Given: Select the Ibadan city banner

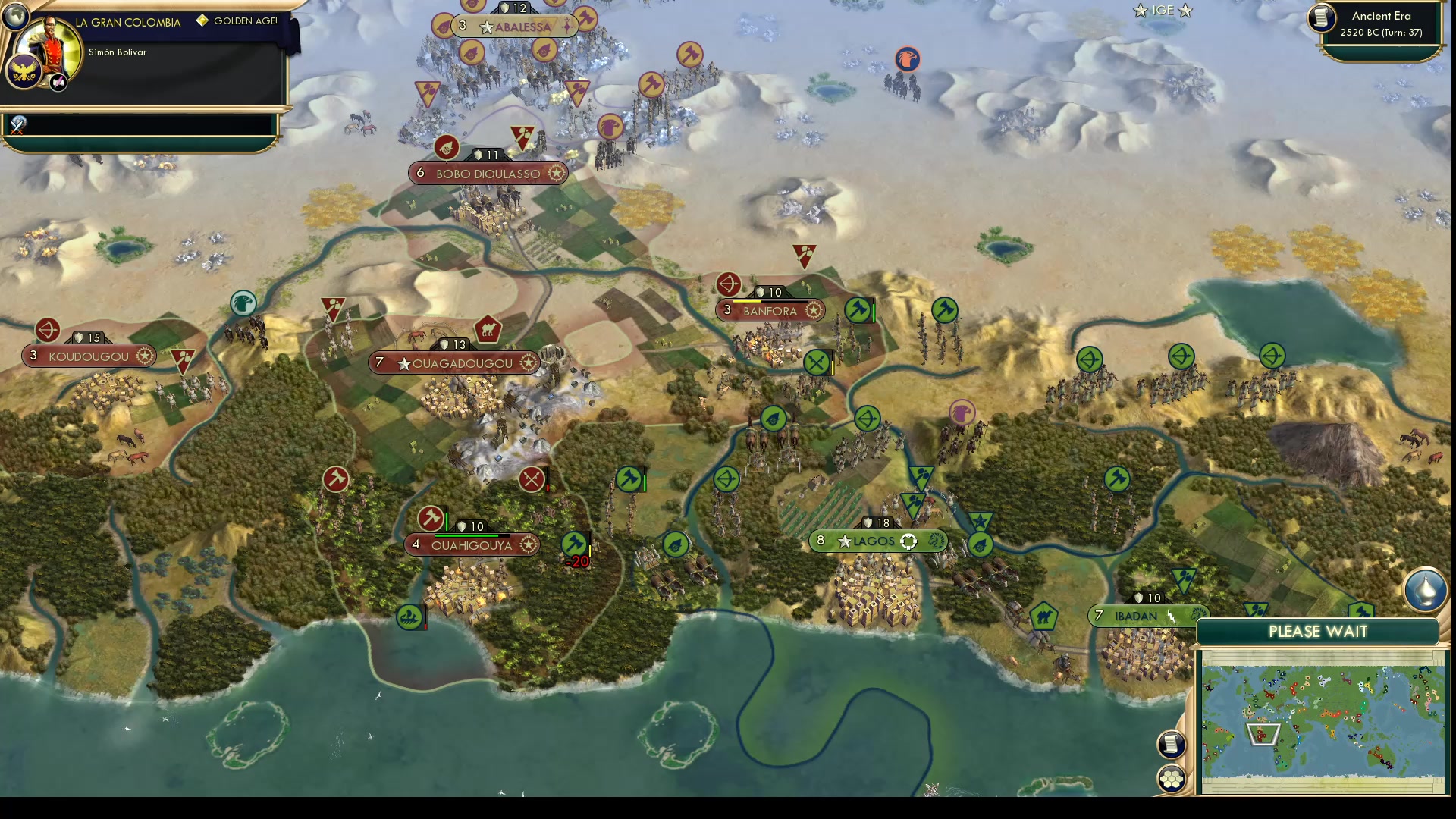Looking at the screenshot, I should pos(1137,616).
